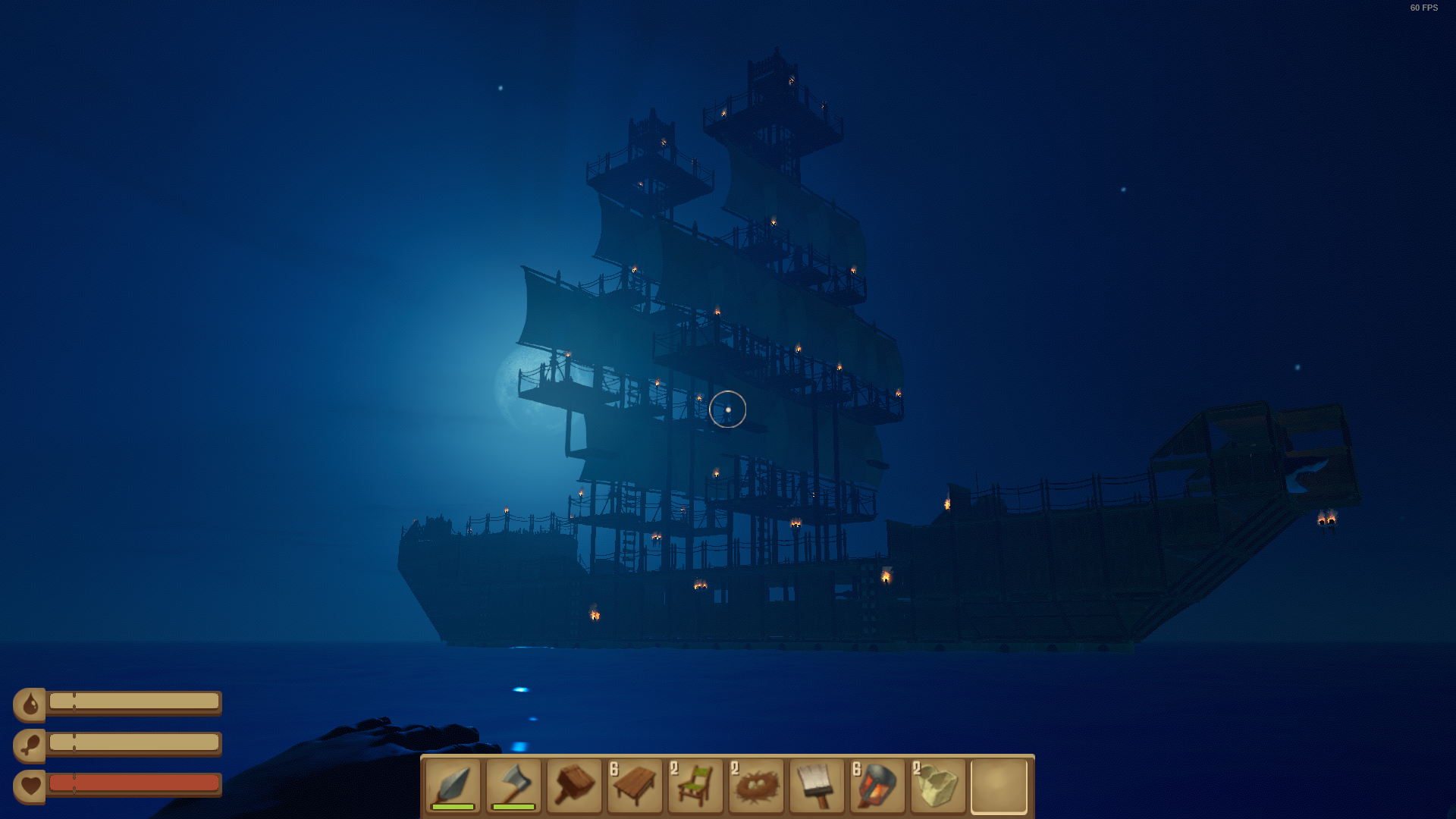Screen dimensions: 1456x819
Task: Select the spear in the hotbar
Action: tap(453, 785)
